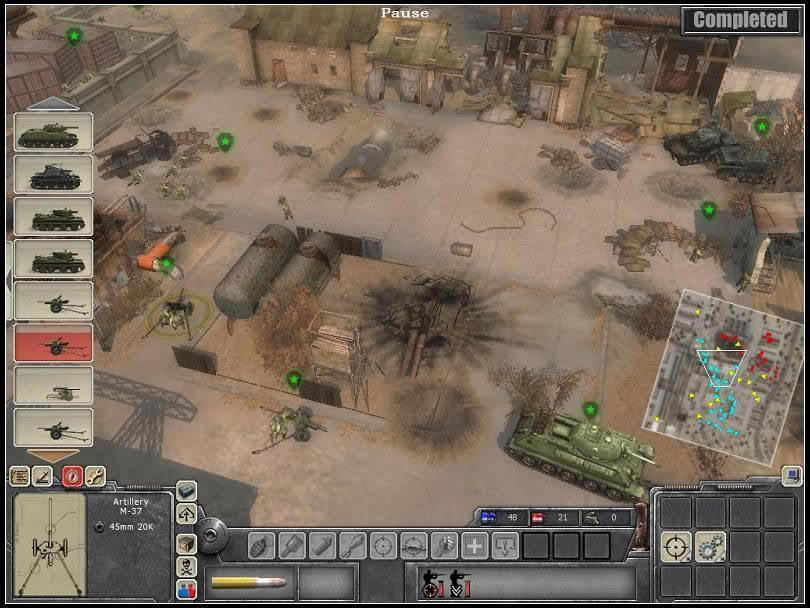810x608 pixels.
Task: Select the dark grey tank unit card
Action: click(53, 175)
